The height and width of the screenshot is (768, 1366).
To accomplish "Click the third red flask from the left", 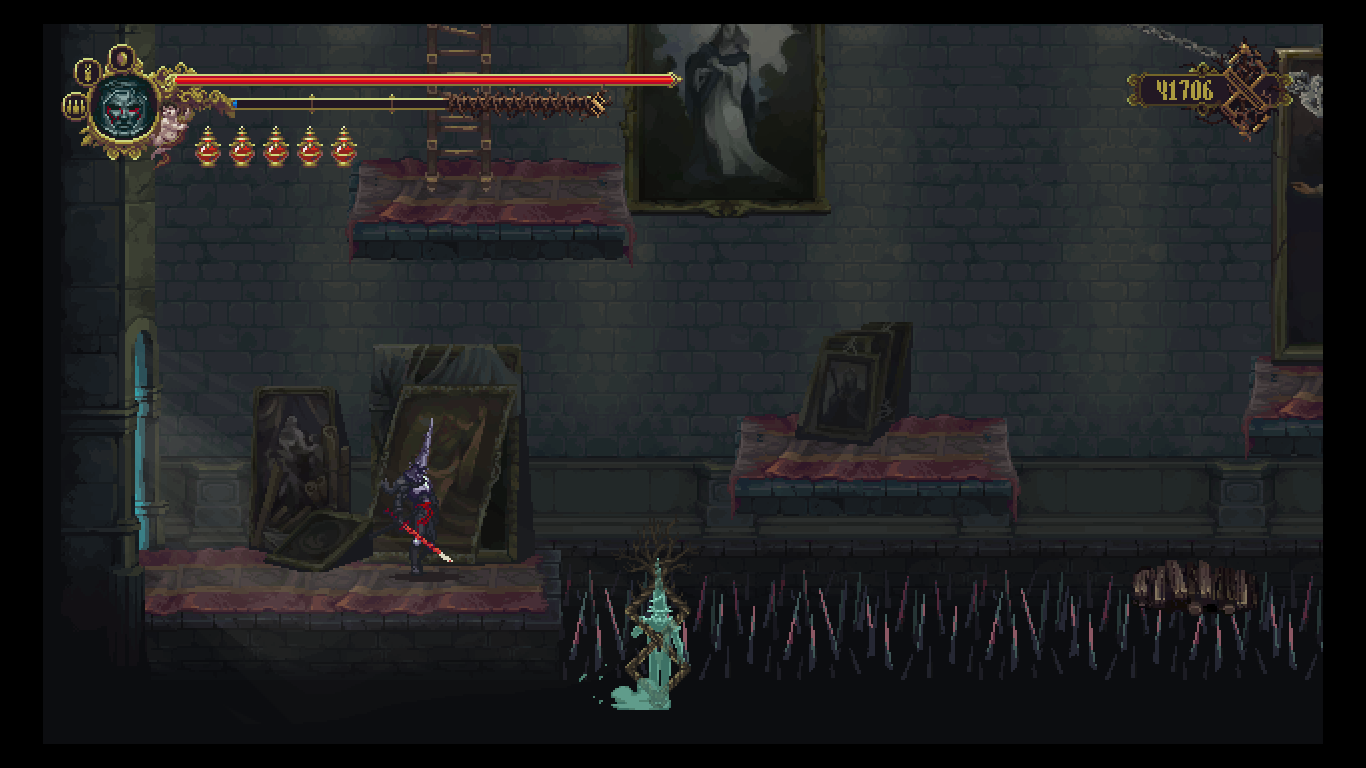I will click(275, 148).
